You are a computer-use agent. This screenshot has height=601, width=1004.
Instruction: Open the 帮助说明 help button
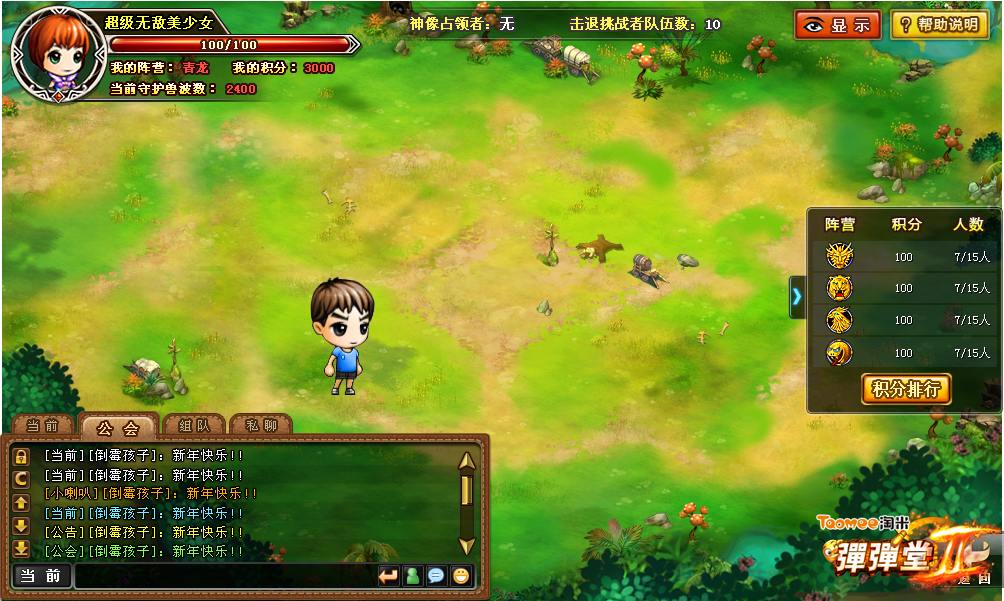tap(939, 25)
